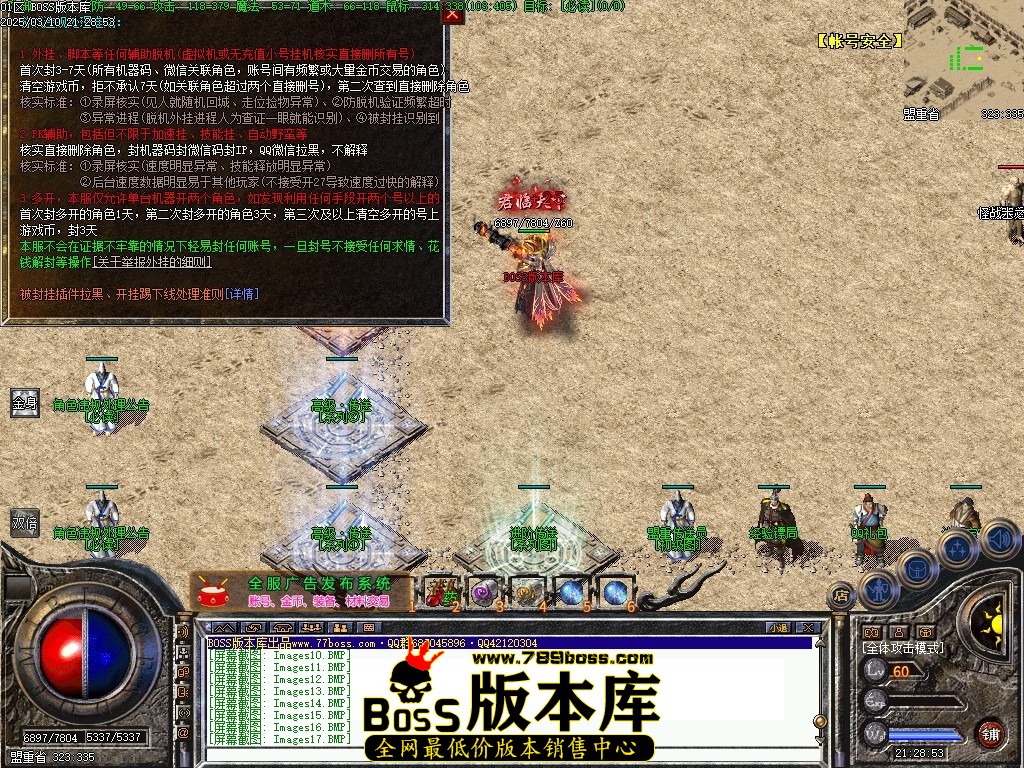
Task: Use the yellow scroll in quick slot 3
Action: click(527, 592)
